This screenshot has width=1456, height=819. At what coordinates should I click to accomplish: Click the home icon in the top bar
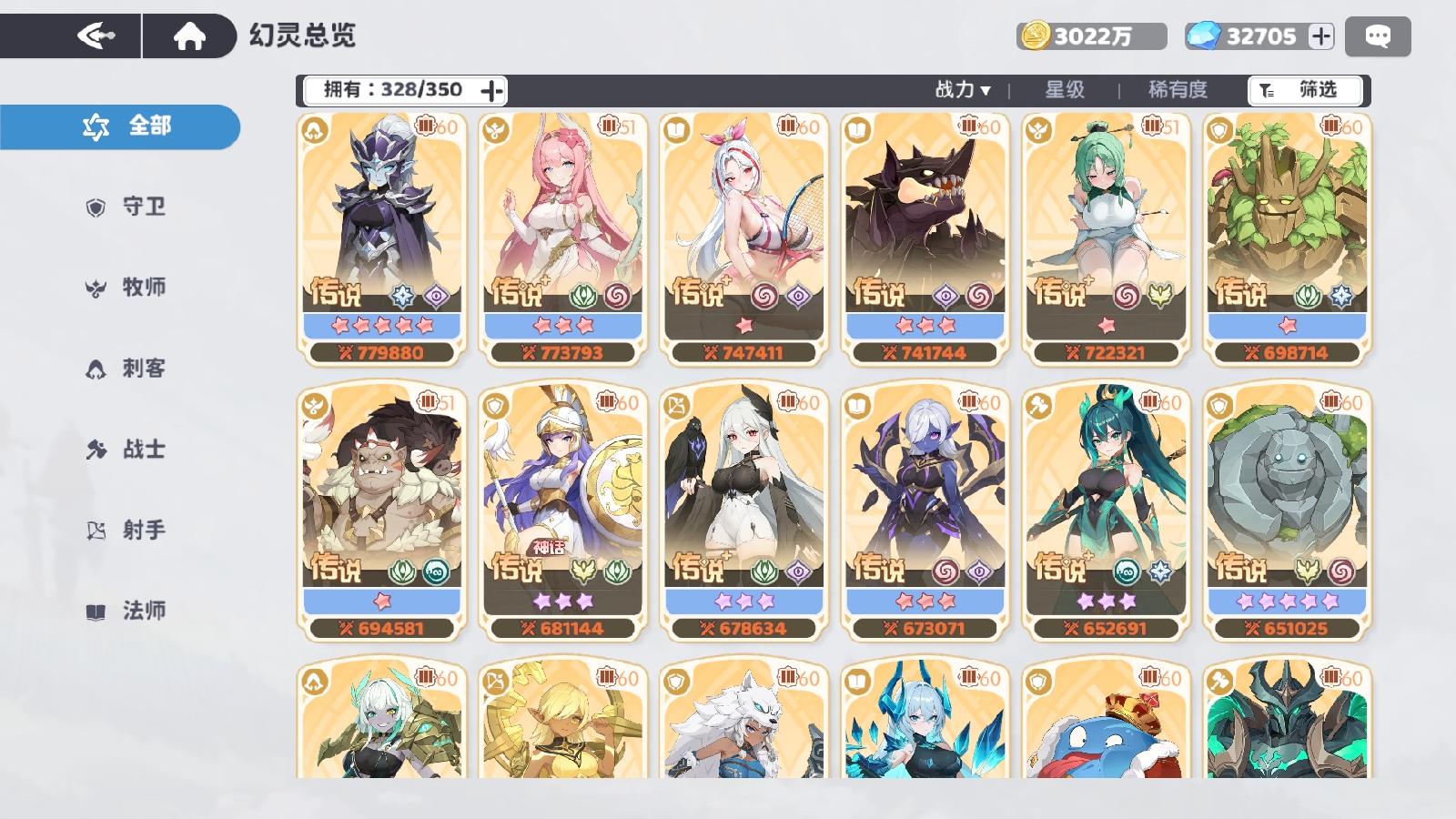pyautogui.click(x=188, y=34)
